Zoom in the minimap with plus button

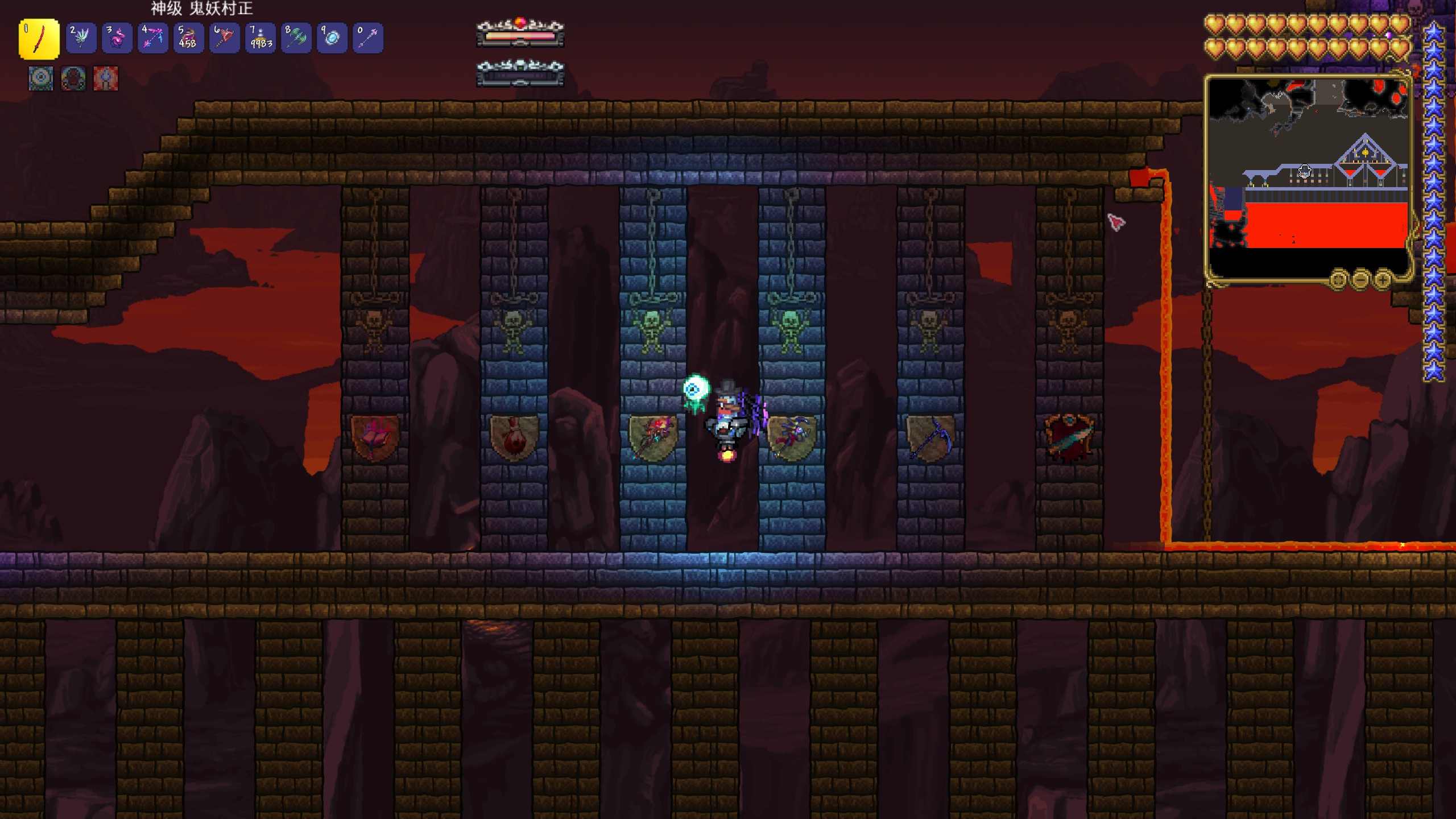(x=1383, y=280)
